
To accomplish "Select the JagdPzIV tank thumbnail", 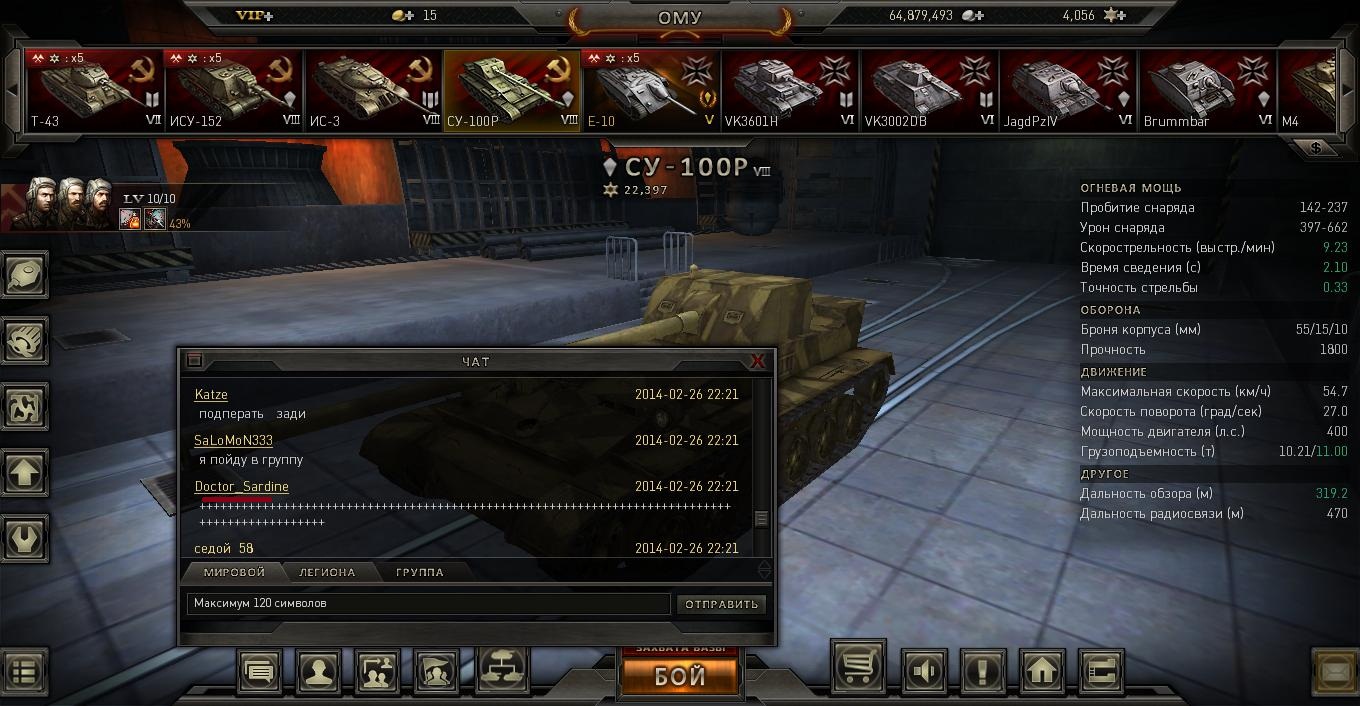I will pyautogui.click(x=1070, y=91).
